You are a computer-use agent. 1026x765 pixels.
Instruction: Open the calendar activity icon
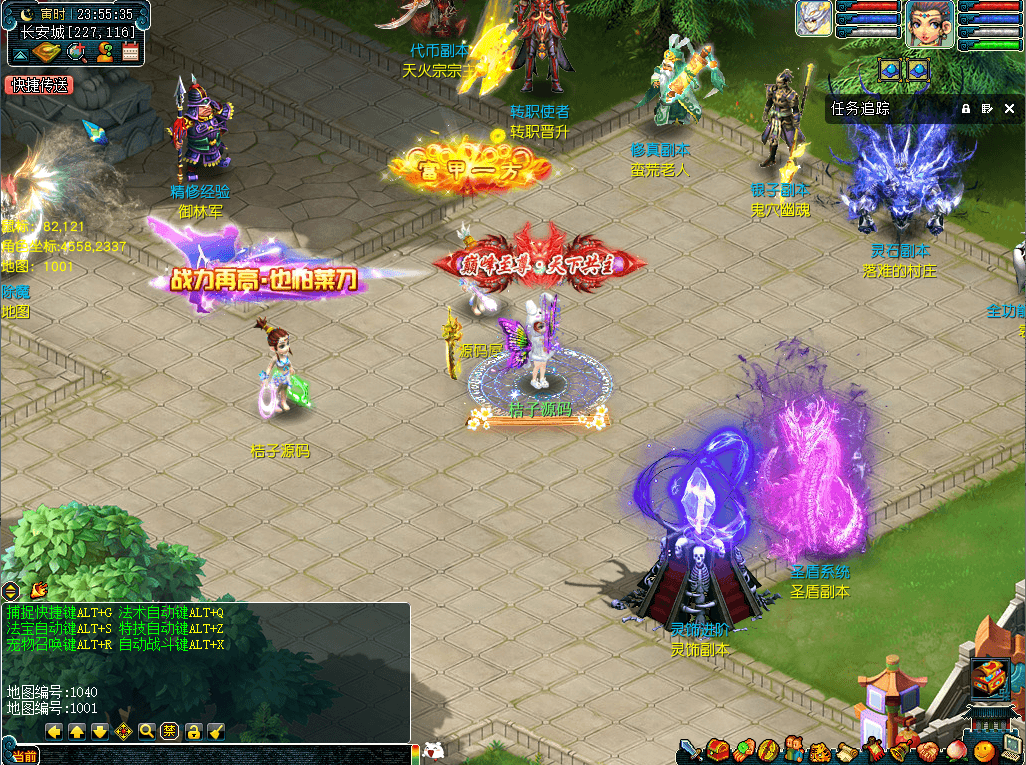(130, 52)
